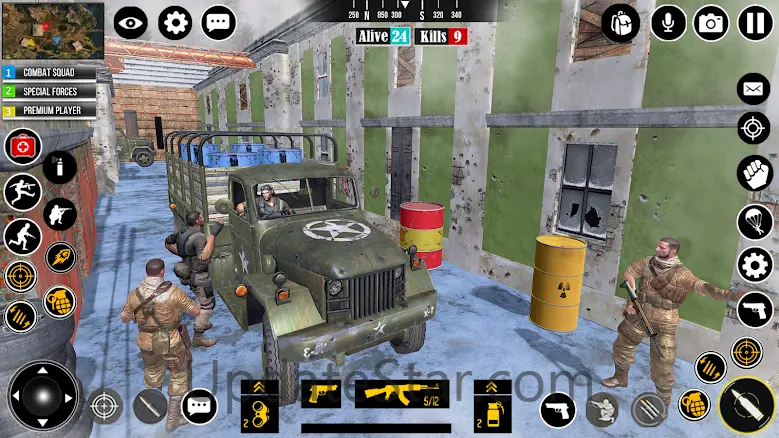Use the red medkit
The height and width of the screenshot is (438, 779).
22,147
